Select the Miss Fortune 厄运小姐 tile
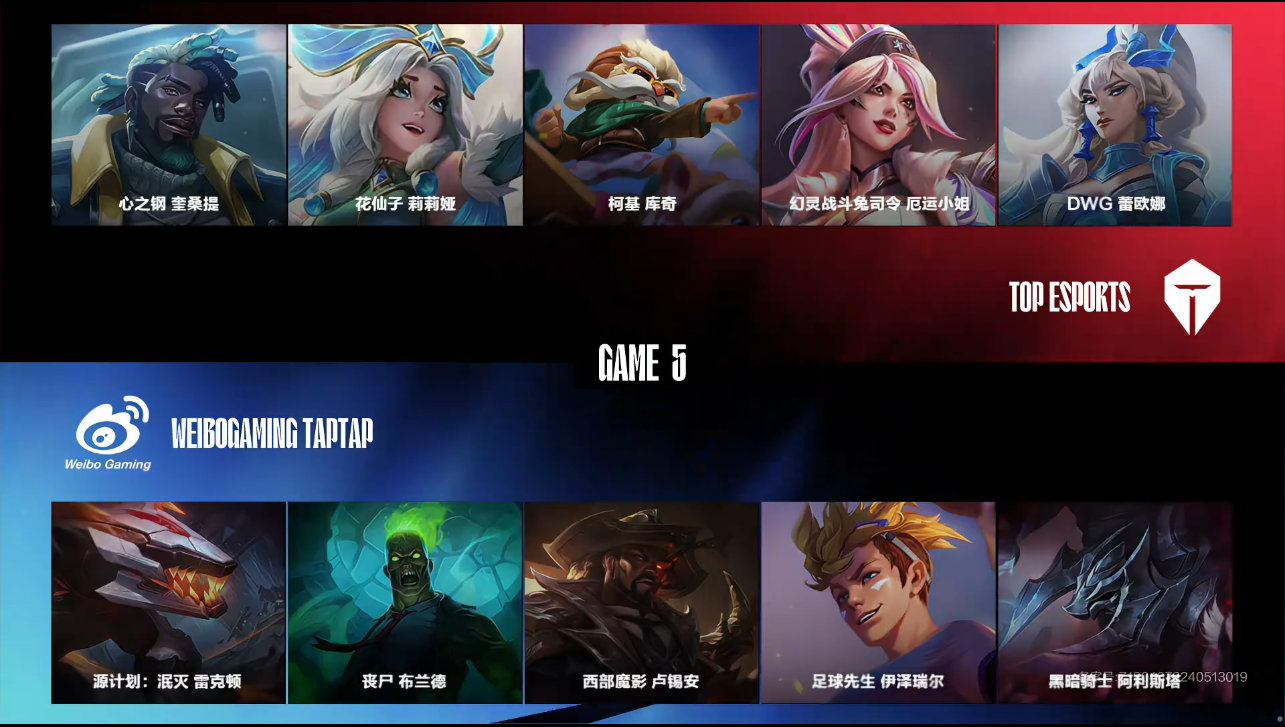1285x727 pixels. coord(879,125)
